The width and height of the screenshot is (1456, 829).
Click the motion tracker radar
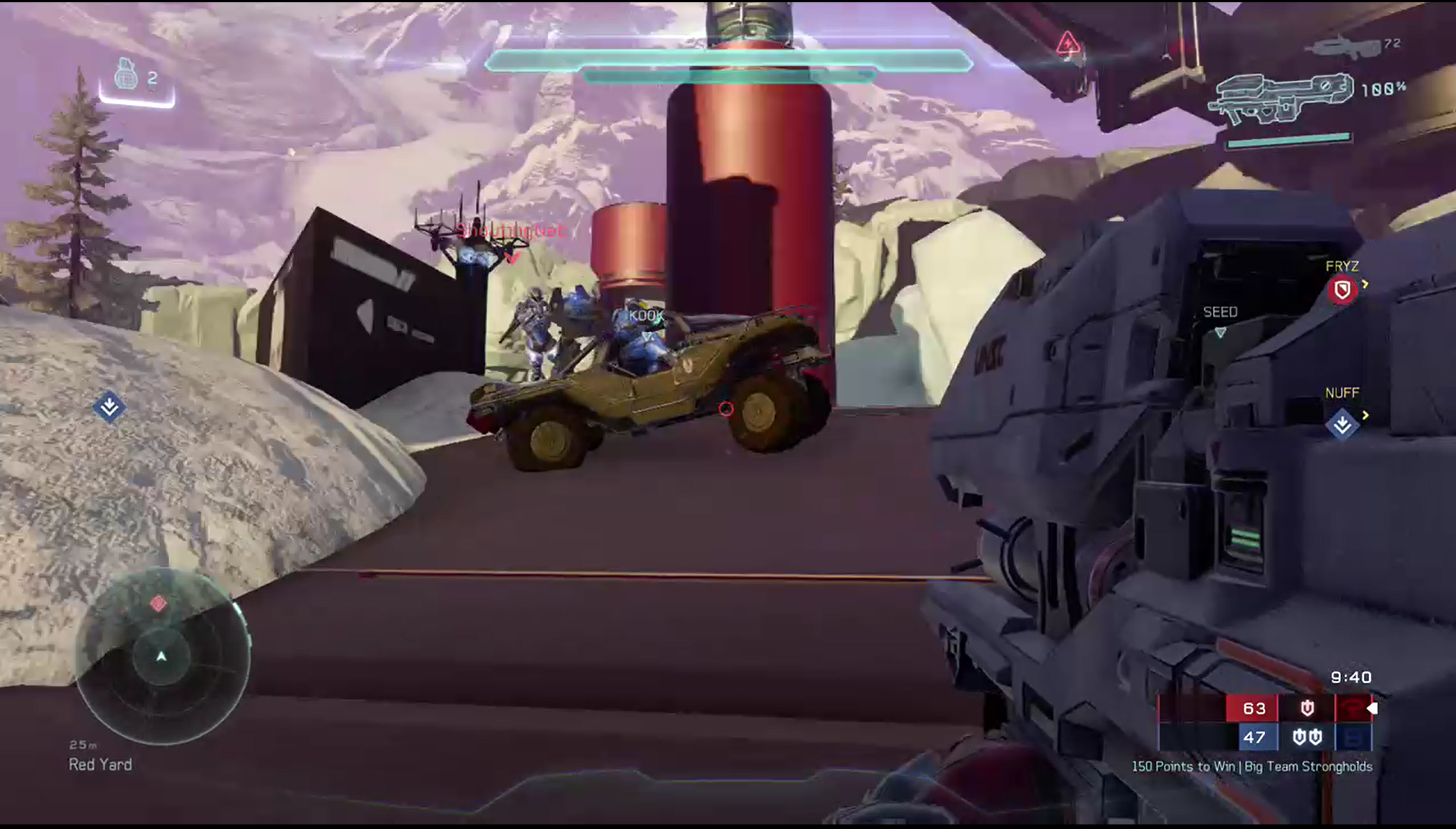[x=161, y=656]
